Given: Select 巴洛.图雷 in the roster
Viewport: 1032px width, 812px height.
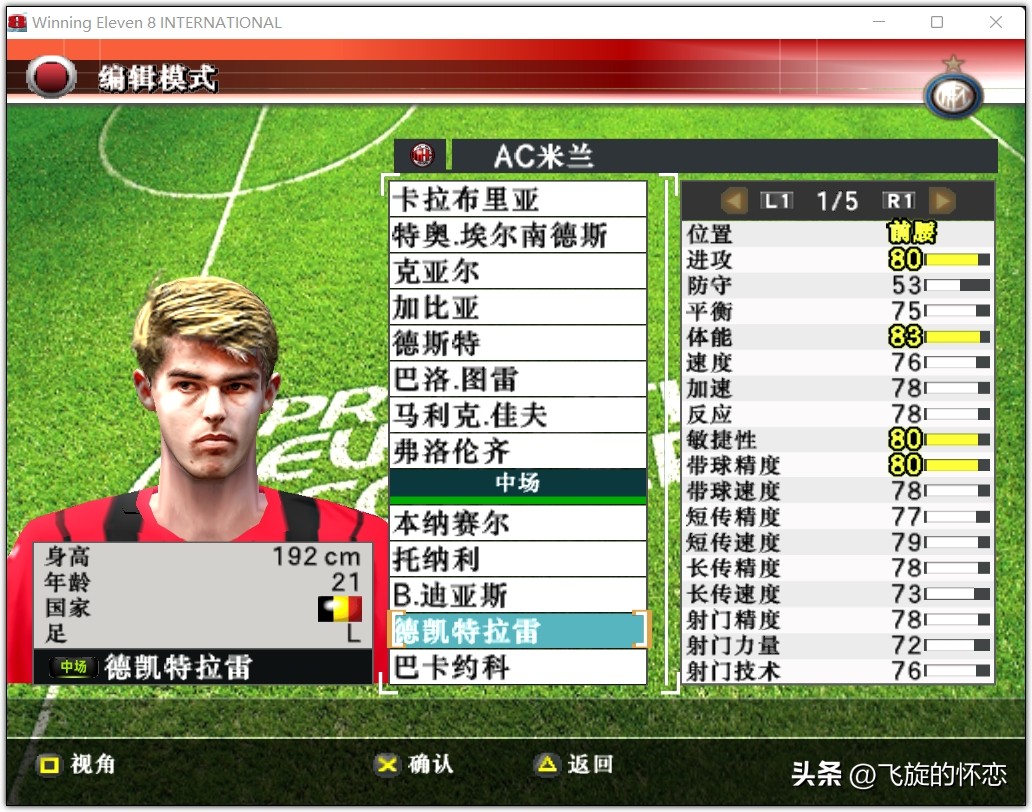Looking at the screenshot, I should coord(518,379).
